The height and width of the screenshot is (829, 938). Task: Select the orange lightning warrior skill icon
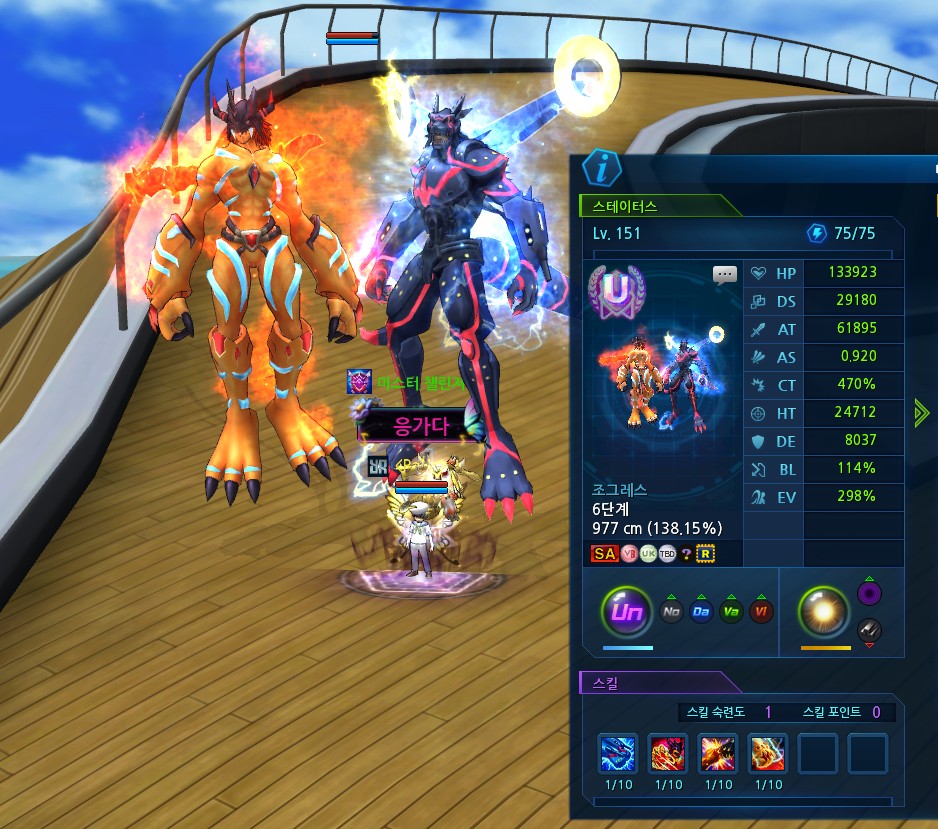[x=768, y=753]
